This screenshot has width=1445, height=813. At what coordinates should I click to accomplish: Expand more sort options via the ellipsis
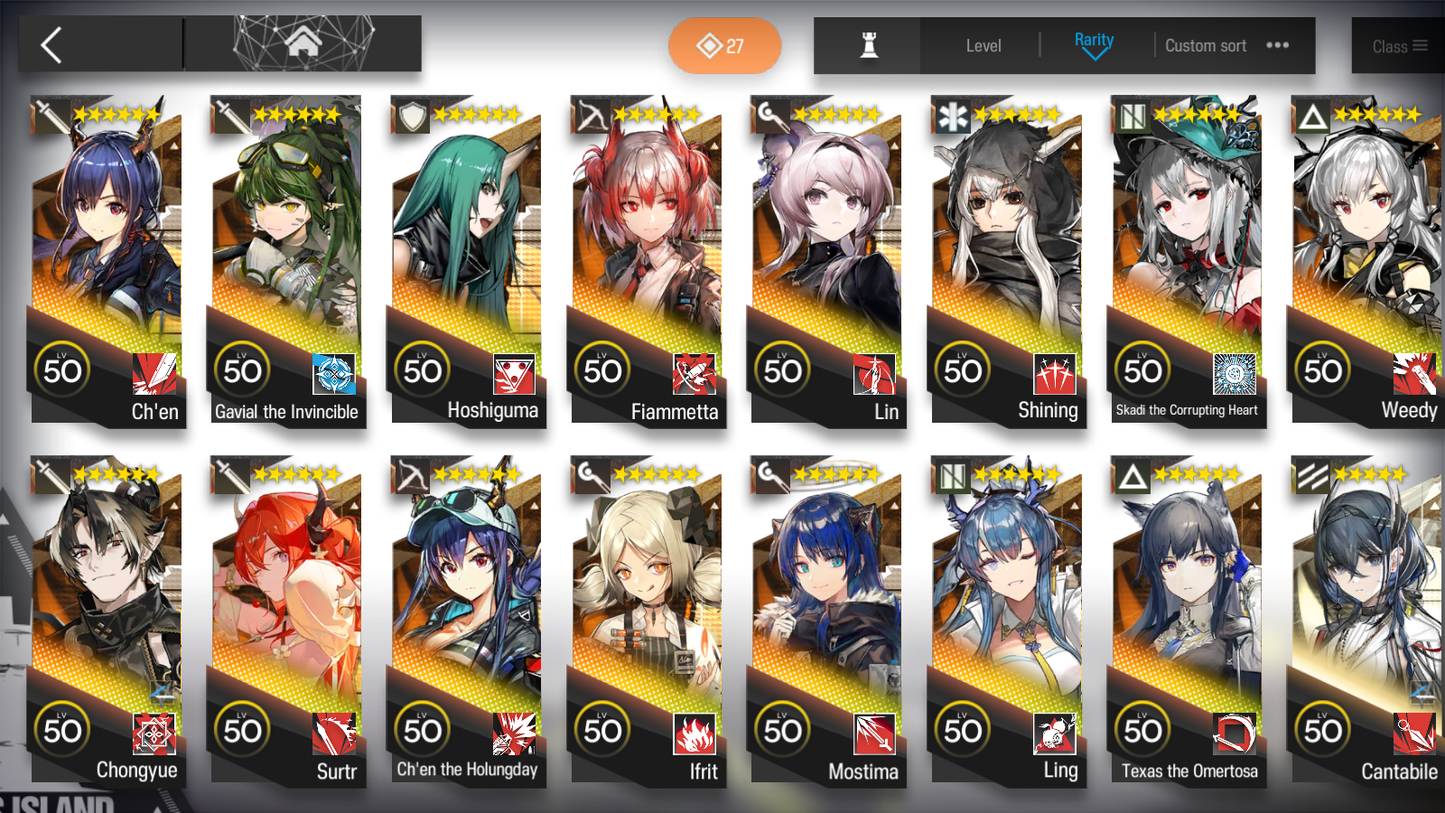coord(1277,45)
